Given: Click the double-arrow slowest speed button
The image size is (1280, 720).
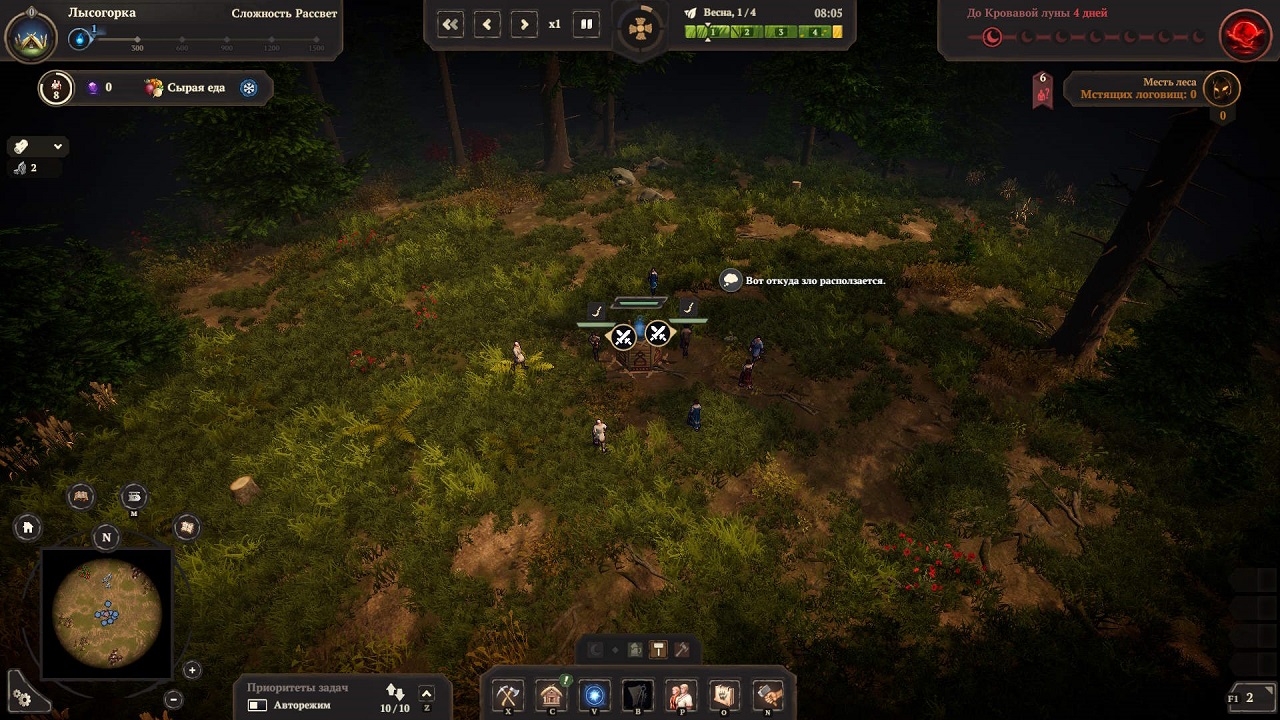Looking at the screenshot, I should pyautogui.click(x=451, y=24).
